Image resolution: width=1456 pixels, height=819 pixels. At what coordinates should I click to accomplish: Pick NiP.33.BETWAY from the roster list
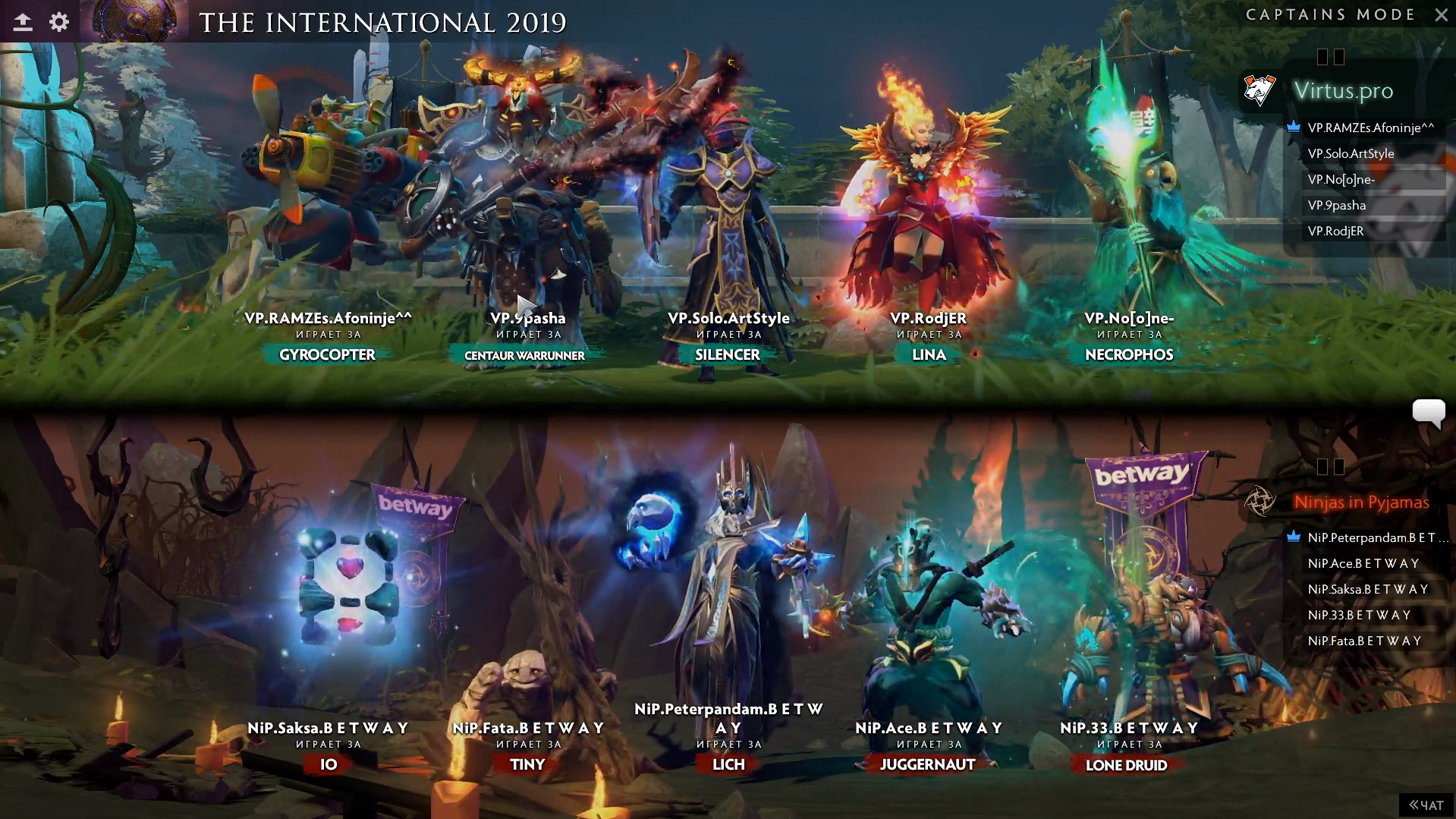(x=1359, y=615)
